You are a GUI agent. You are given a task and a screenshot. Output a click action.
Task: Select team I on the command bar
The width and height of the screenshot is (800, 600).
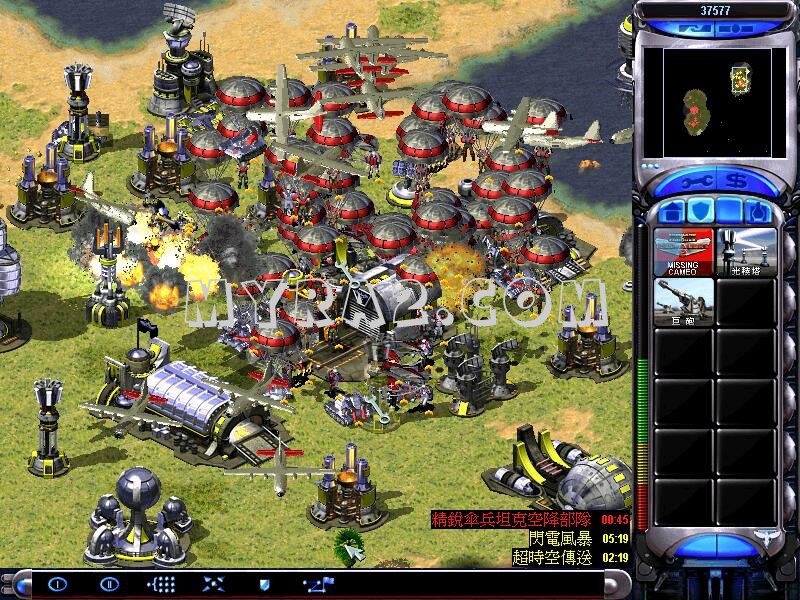(57, 585)
